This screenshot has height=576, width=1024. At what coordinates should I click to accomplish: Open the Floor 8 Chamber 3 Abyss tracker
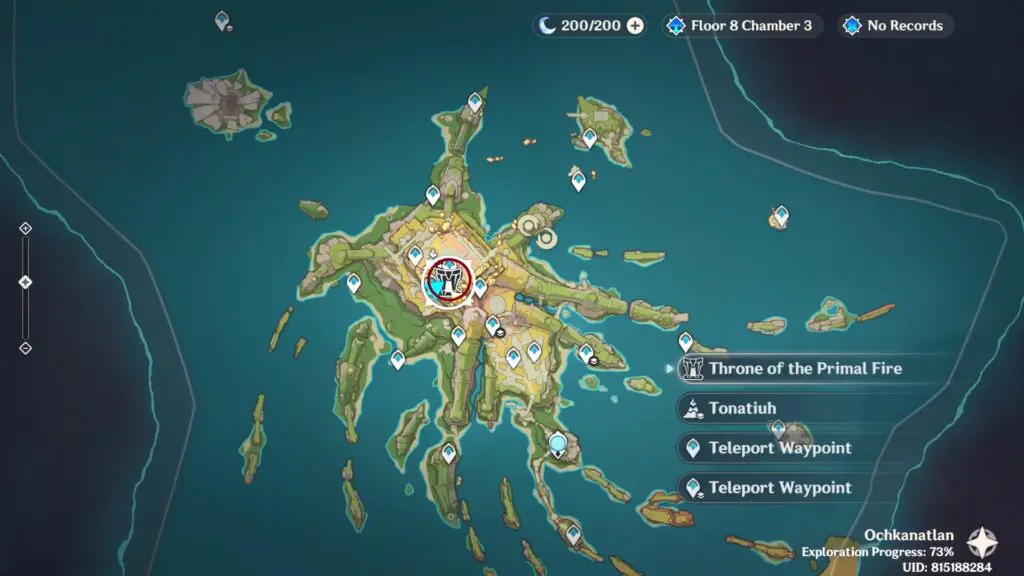pos(742,26)
